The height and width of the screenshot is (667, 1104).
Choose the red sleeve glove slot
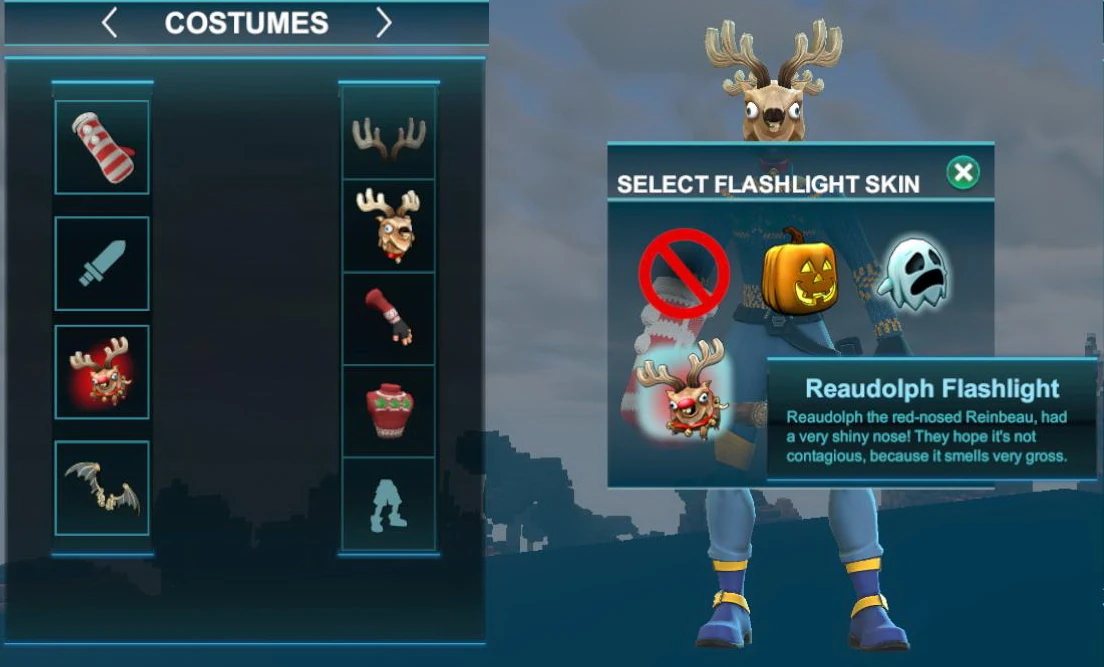click(389, 318)
